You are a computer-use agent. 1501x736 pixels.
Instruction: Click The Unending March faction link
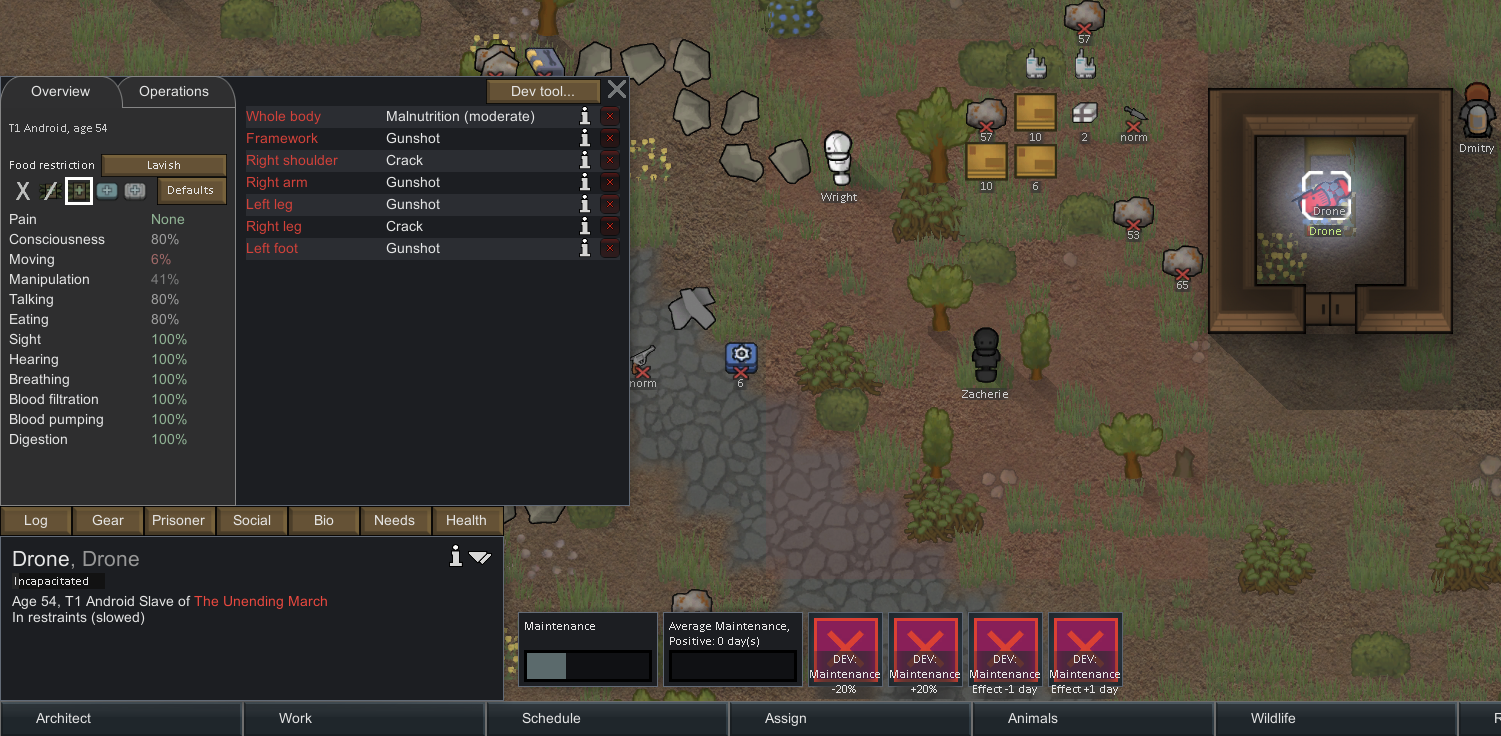click(261, 601)
